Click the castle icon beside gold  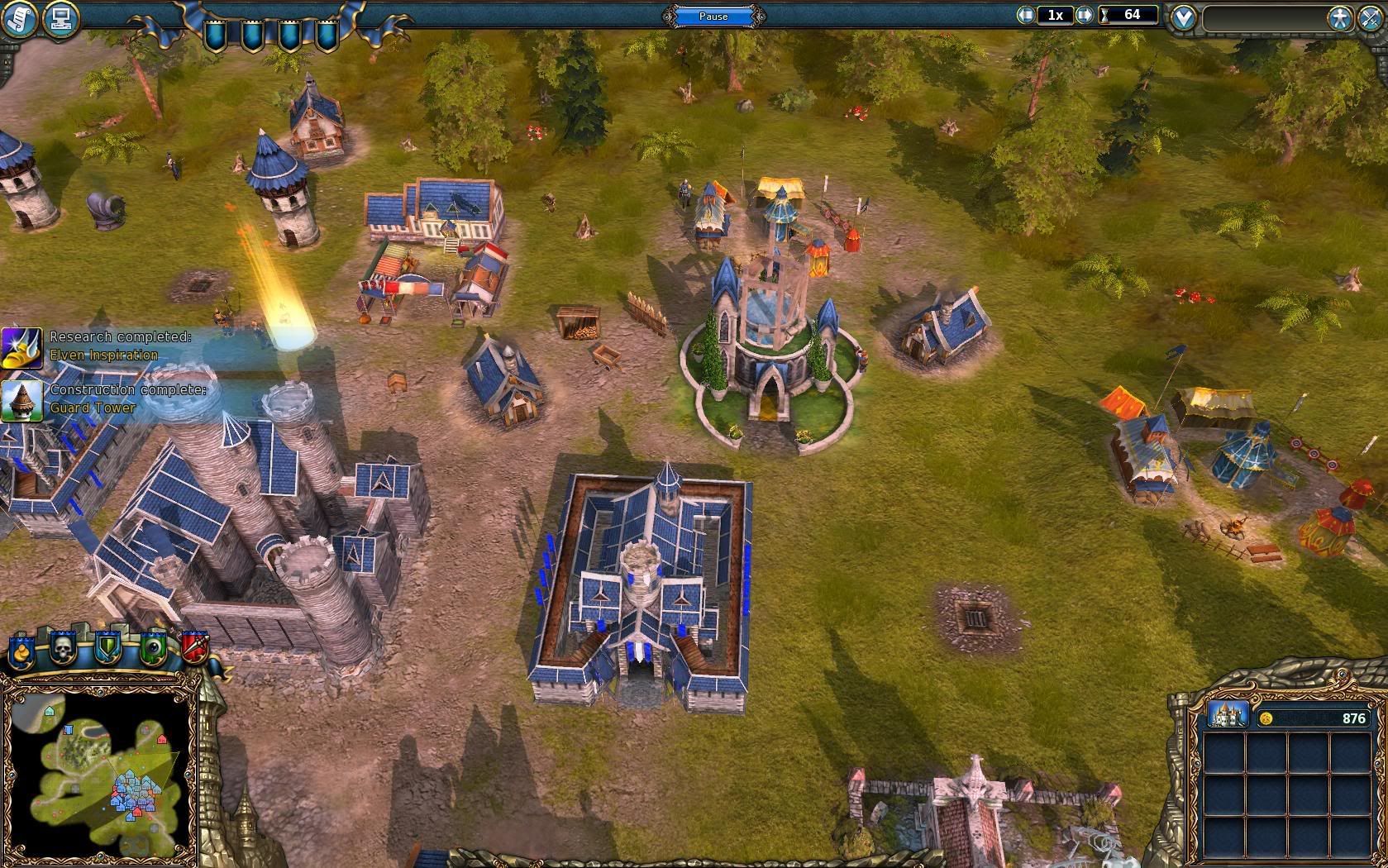coord(1228,715)
